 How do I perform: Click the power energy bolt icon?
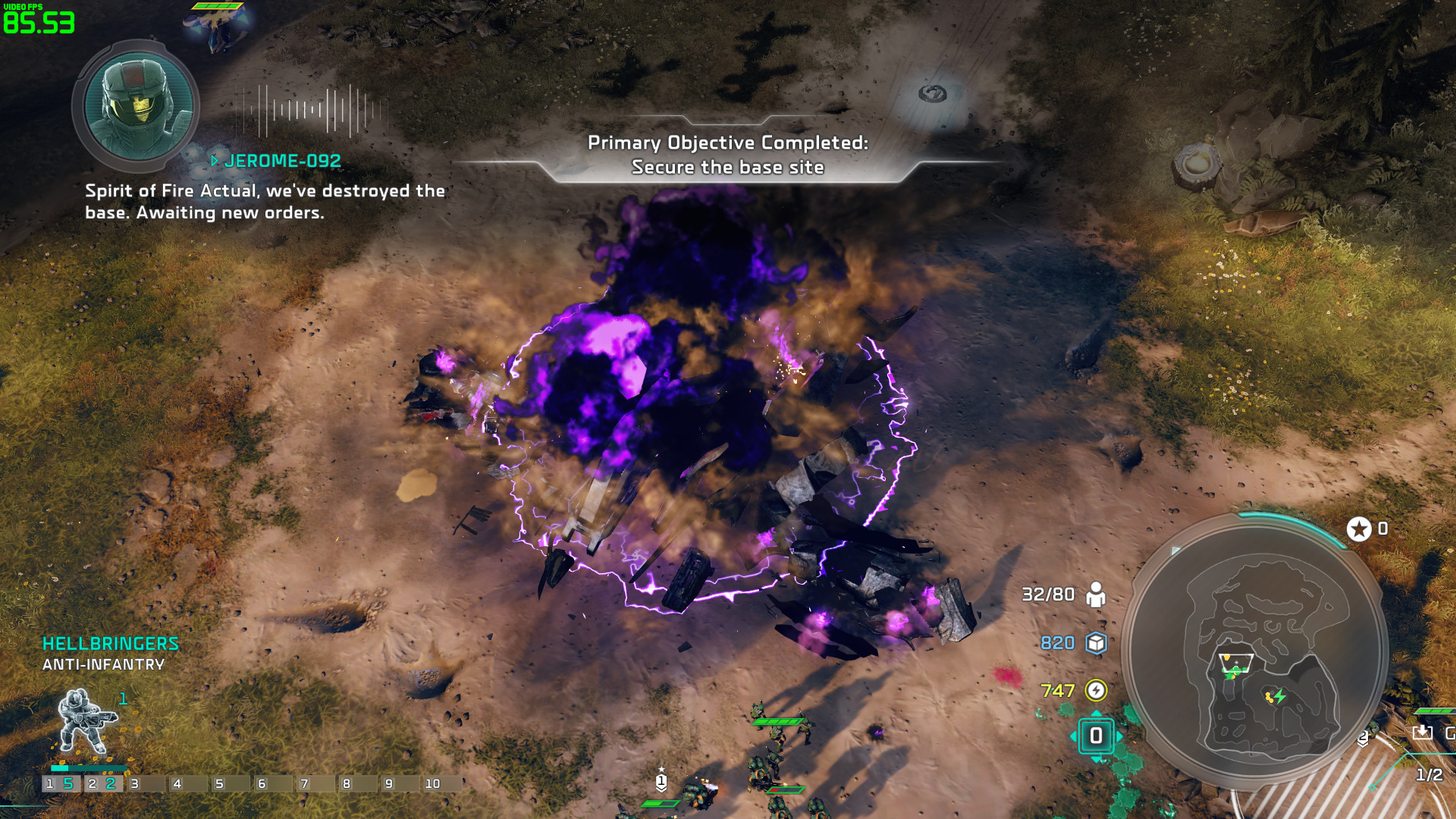(x=1096, y=690)
